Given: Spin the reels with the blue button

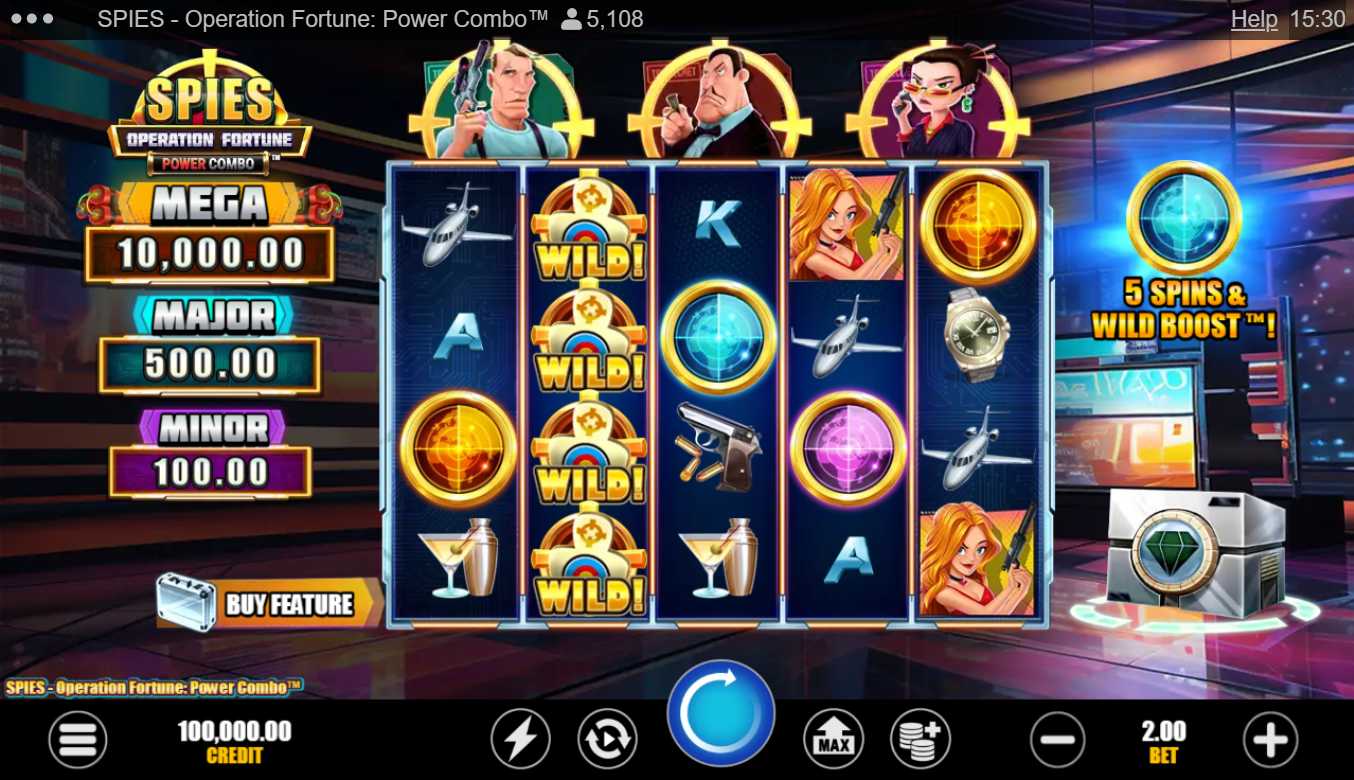Looking at the screenshot, I should [720, 713].
